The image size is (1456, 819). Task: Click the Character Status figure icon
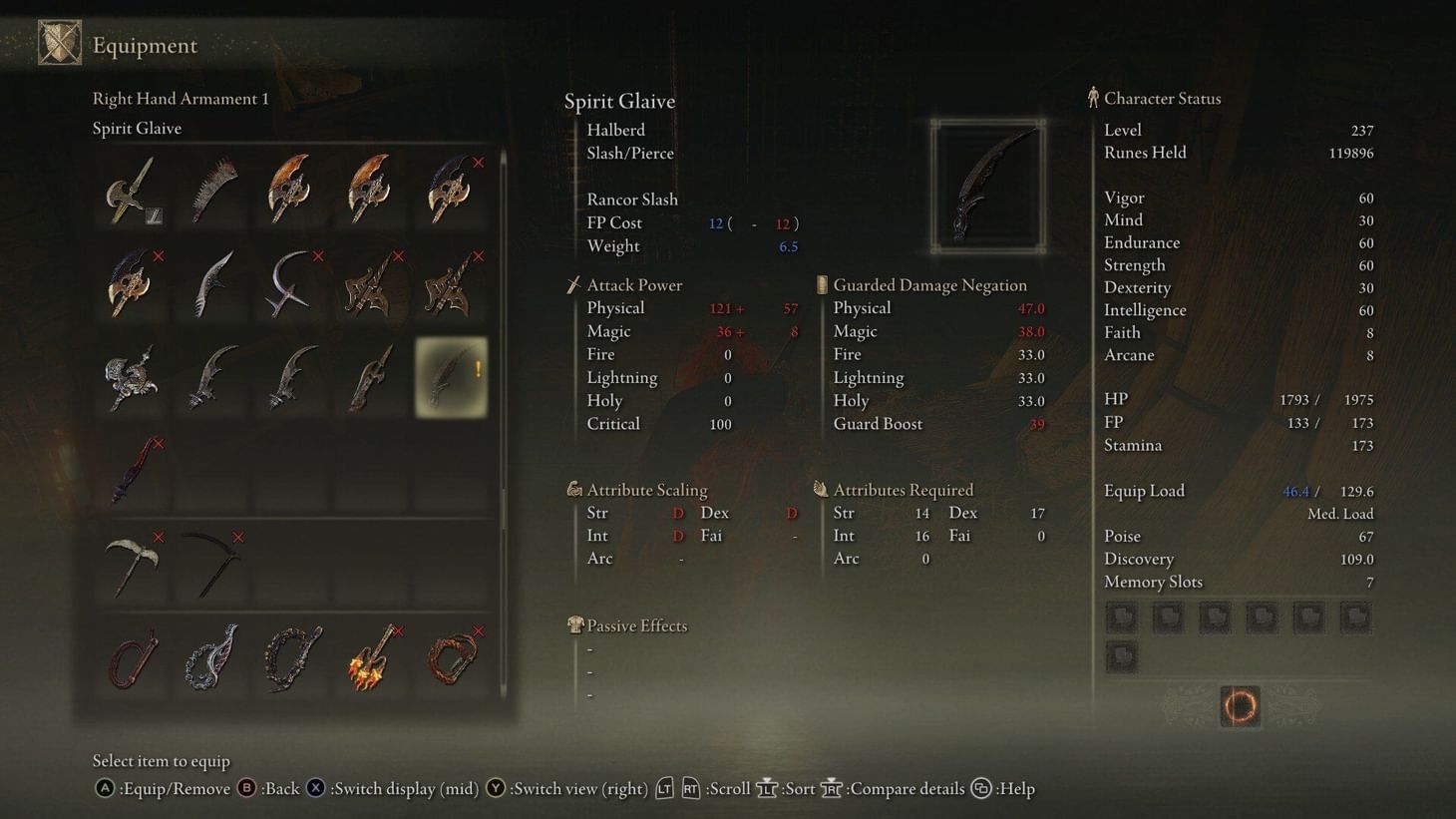(1093, 97)
